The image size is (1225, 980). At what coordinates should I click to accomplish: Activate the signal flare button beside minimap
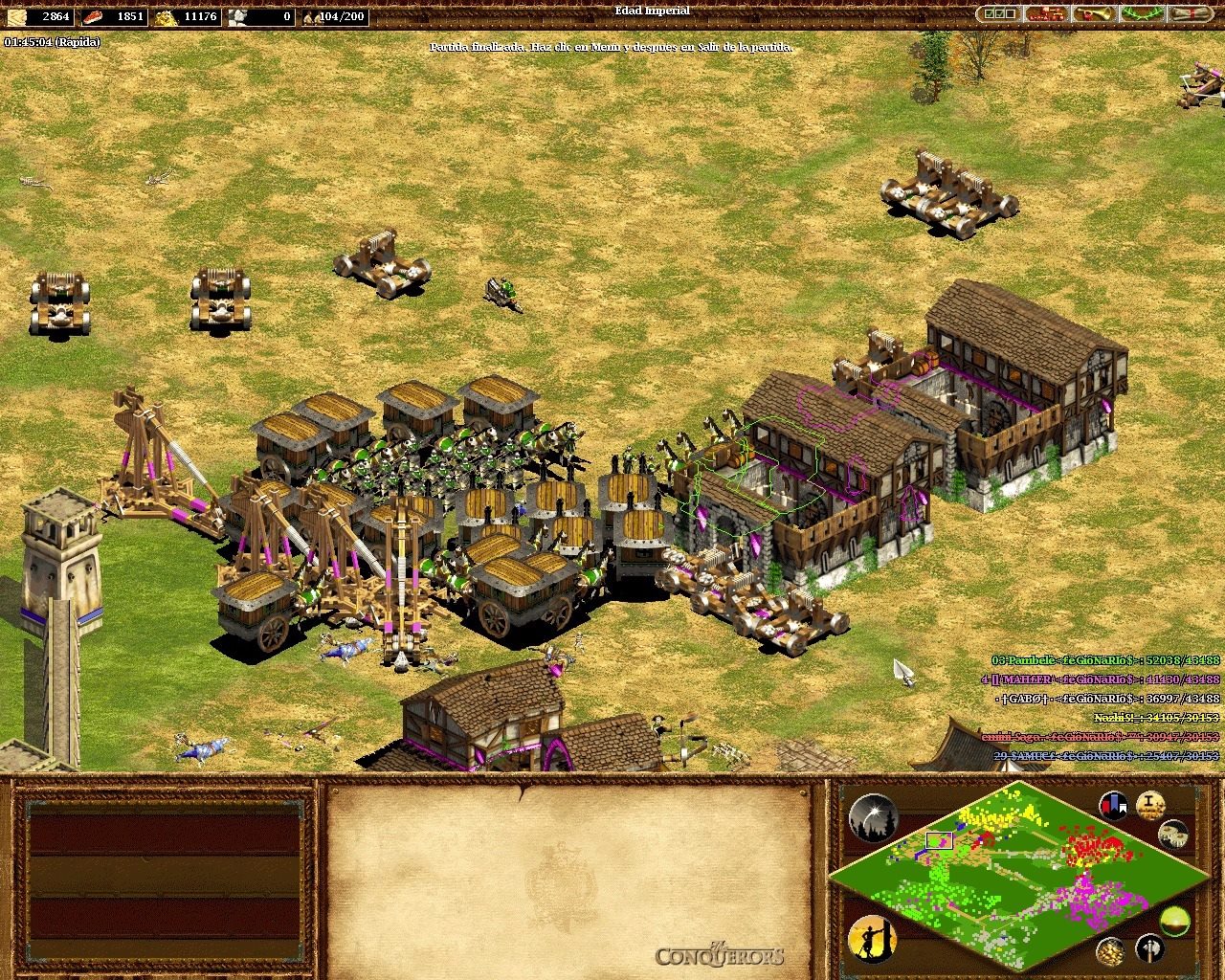coord(872,817)
